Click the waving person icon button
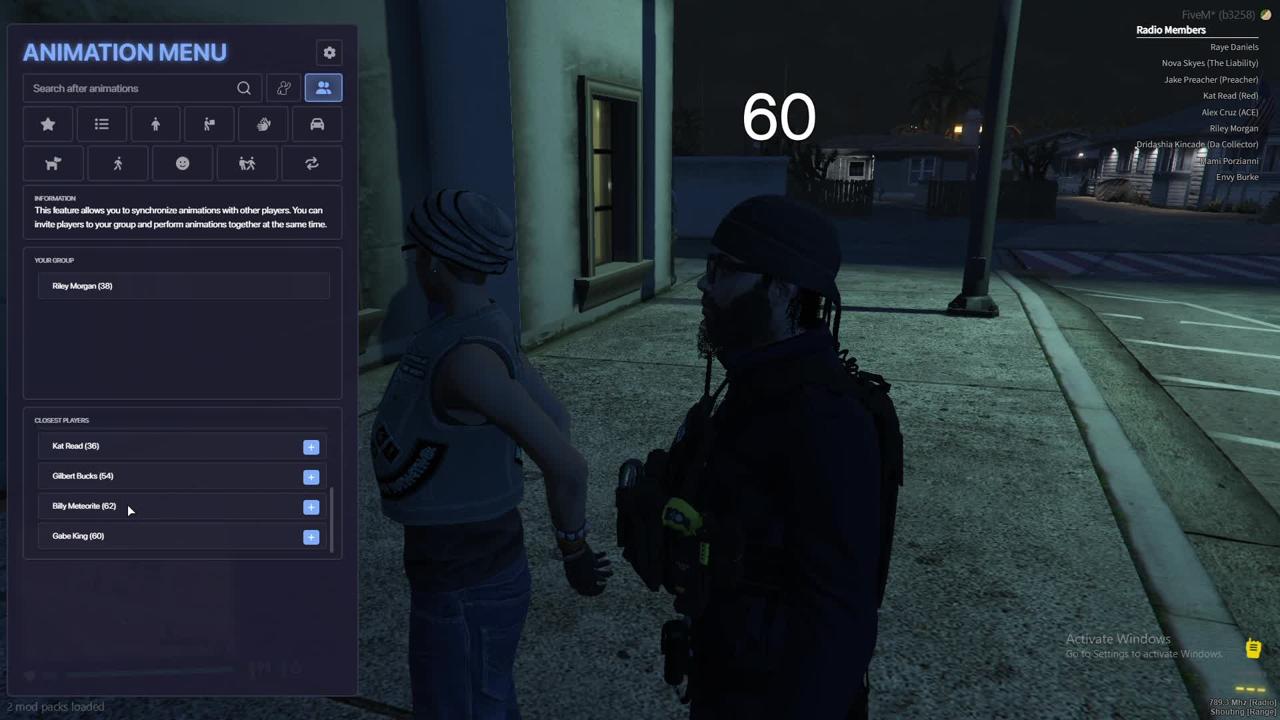Image resolution: width=1280 pixels, height=720 pixels. (284, 89)
